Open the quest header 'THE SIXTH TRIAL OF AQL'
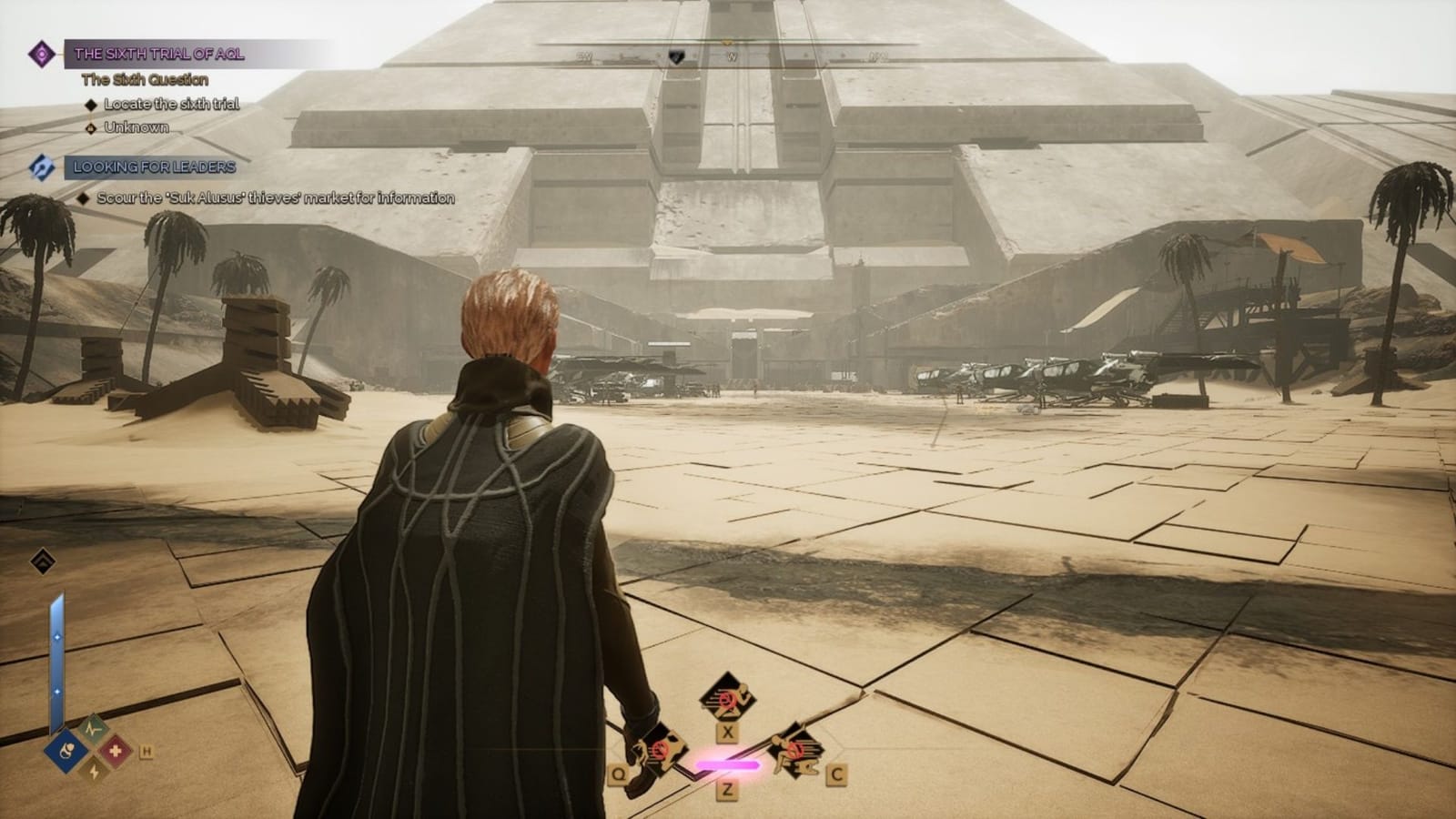This screenshot has width=1456, height=819. click(x=164, y=53)
